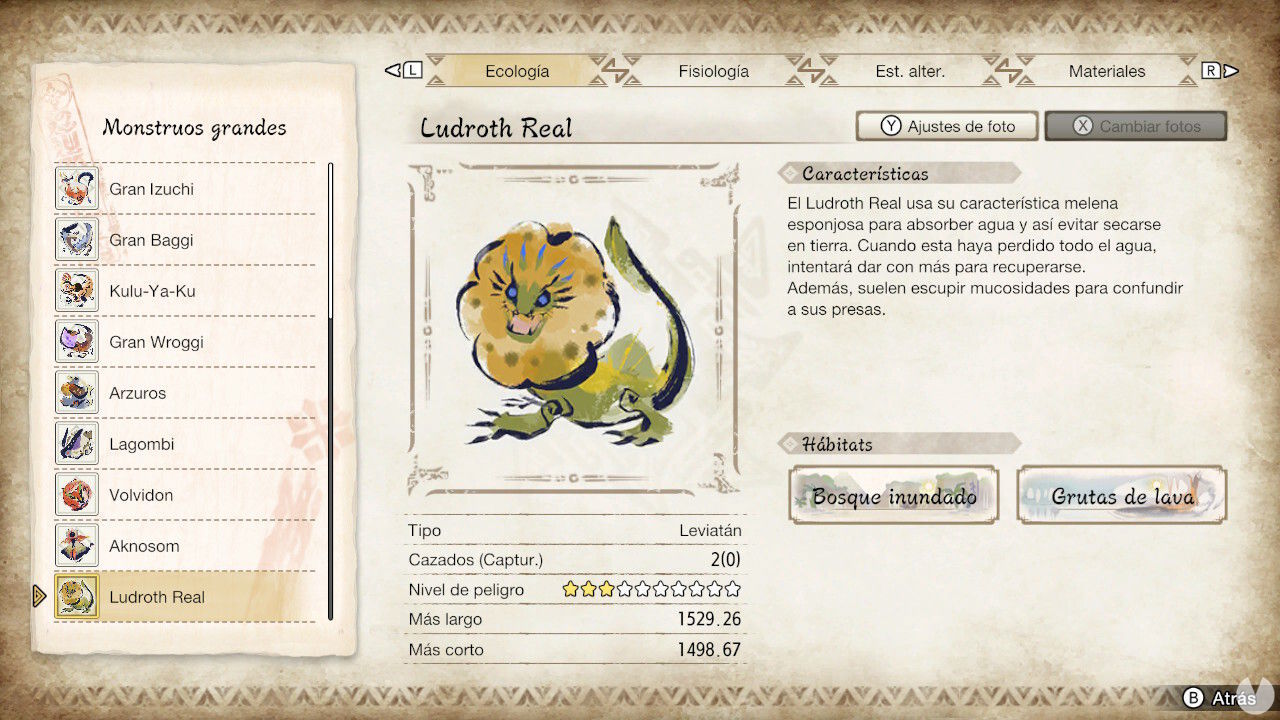Screen dimensions: 1280x720
Task: Open the Materiales tab
Action: (x=1107, y=71)
